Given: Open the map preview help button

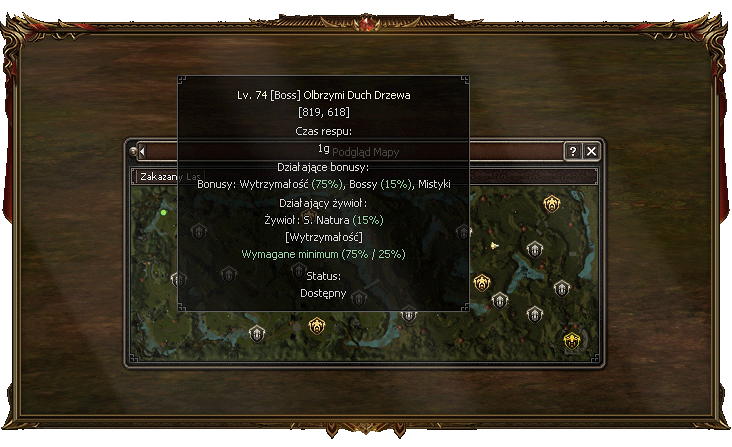Looking at the screenshot, I should [573, 151].
